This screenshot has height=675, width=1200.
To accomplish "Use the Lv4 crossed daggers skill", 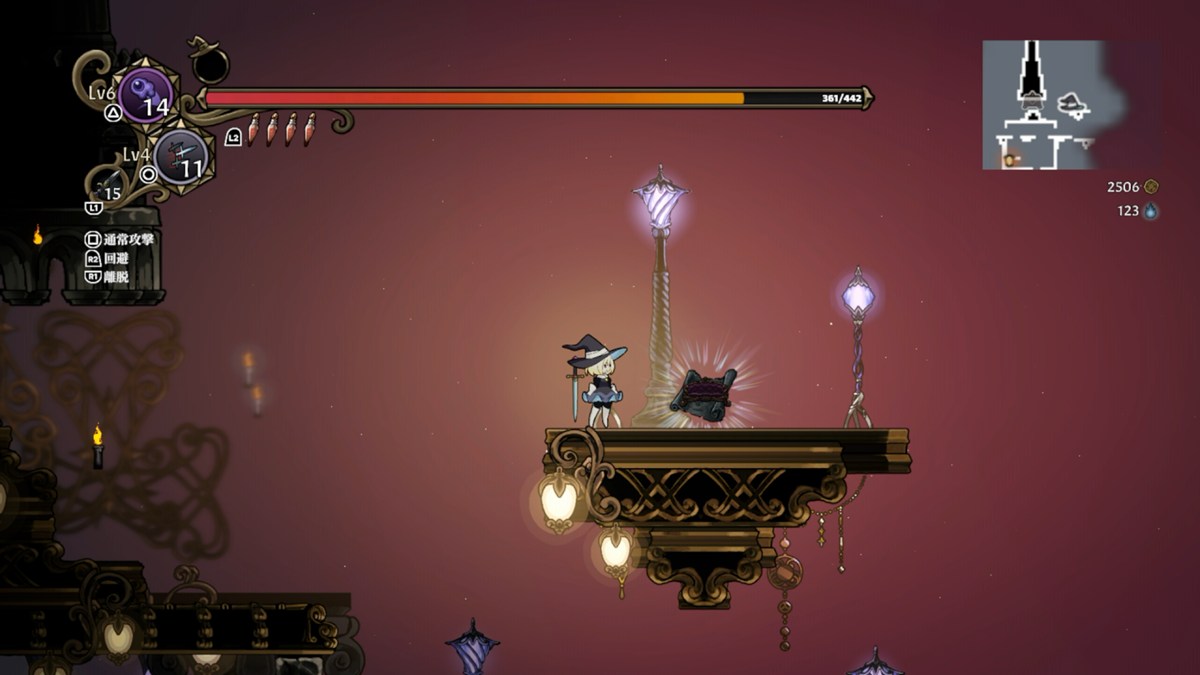I will [181, 155].
